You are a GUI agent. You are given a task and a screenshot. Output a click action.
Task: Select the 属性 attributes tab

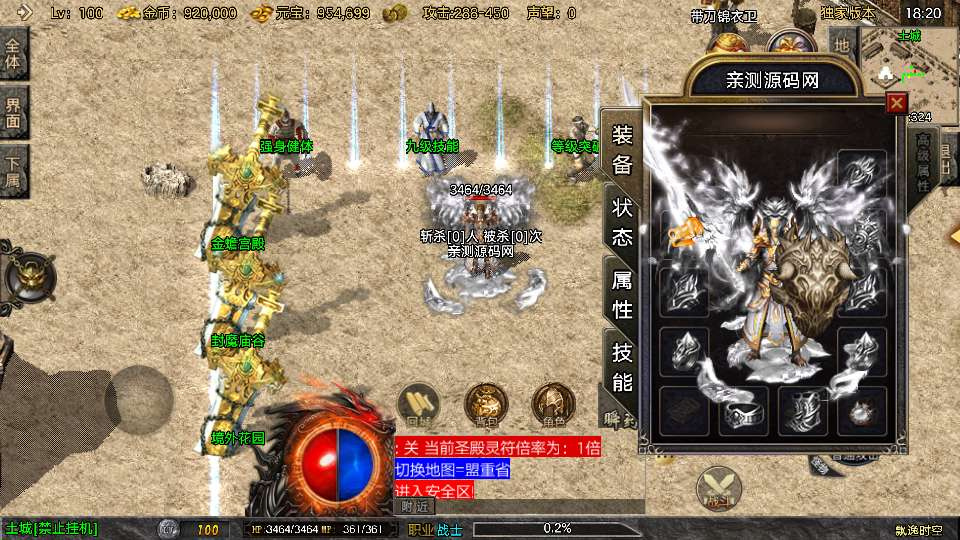coord(622,294)
